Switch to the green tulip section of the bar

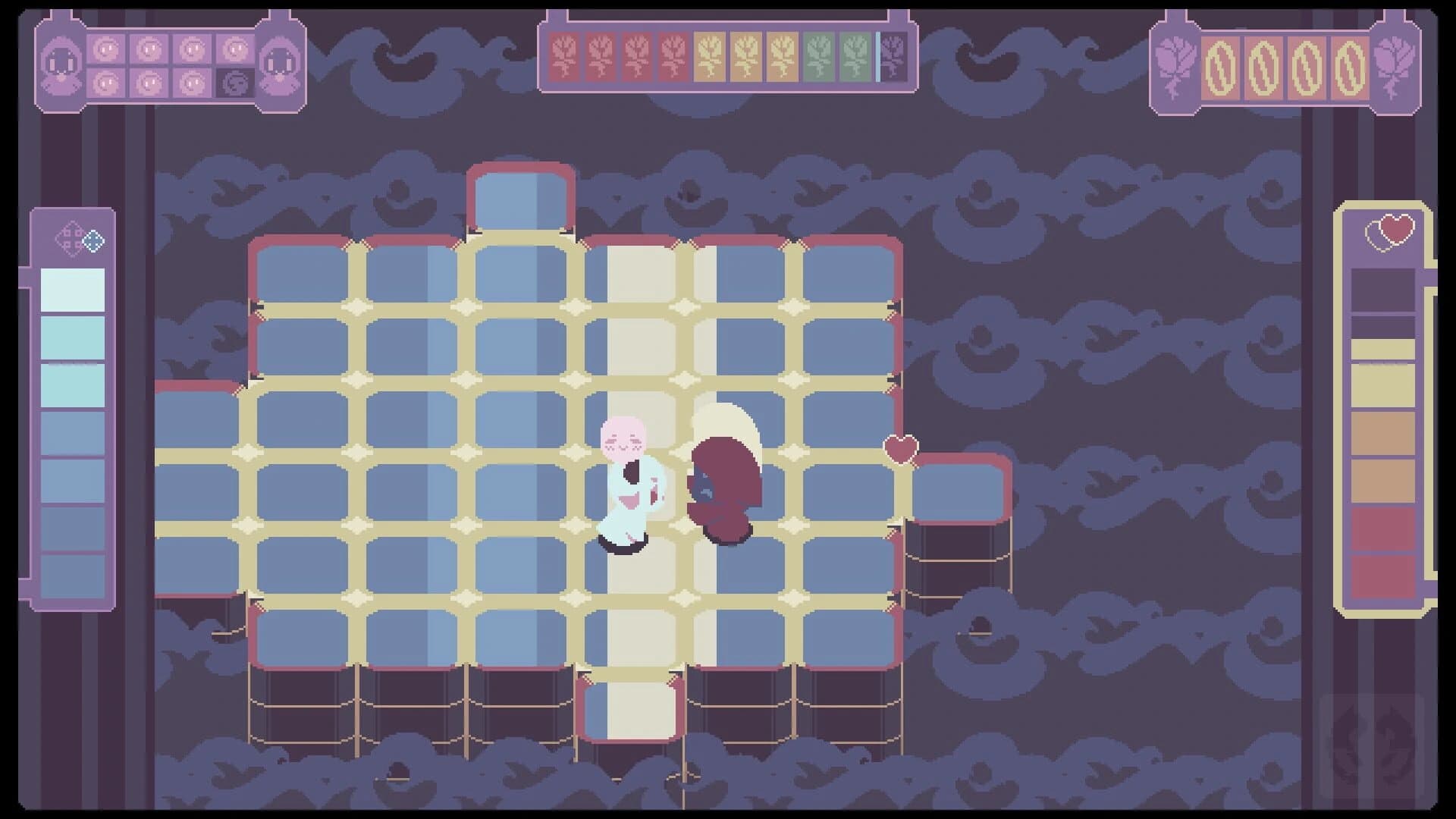(821, 57)
